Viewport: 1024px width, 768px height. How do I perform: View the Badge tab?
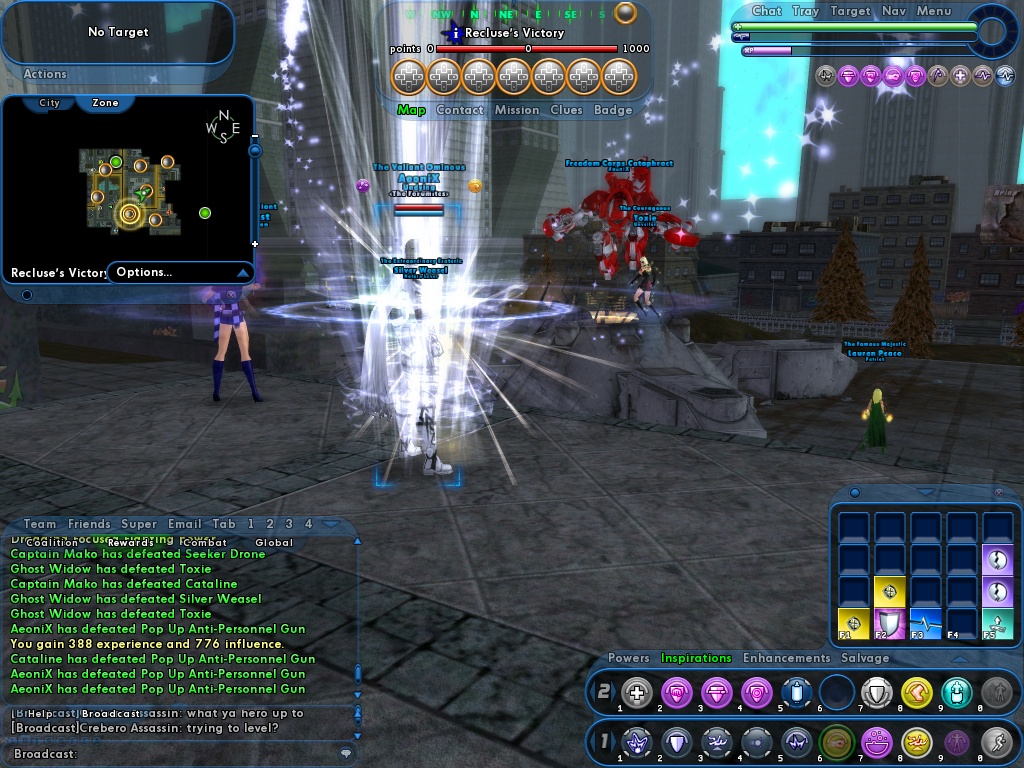613,110
